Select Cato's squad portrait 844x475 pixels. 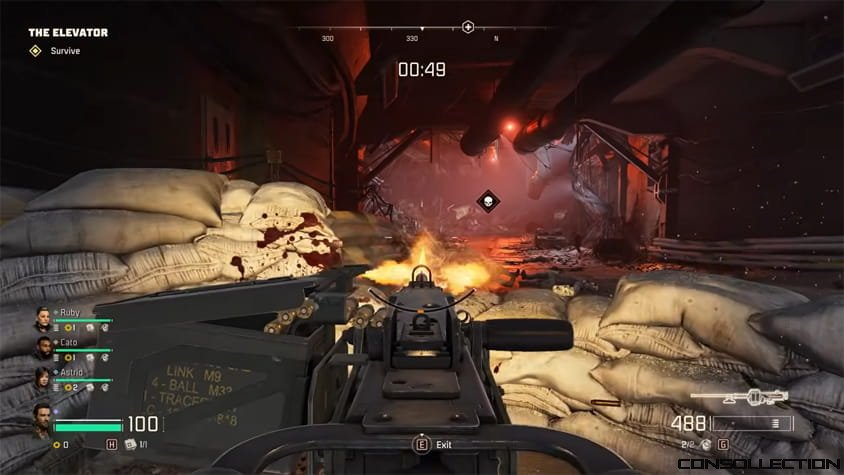click(x=43, y=348)
